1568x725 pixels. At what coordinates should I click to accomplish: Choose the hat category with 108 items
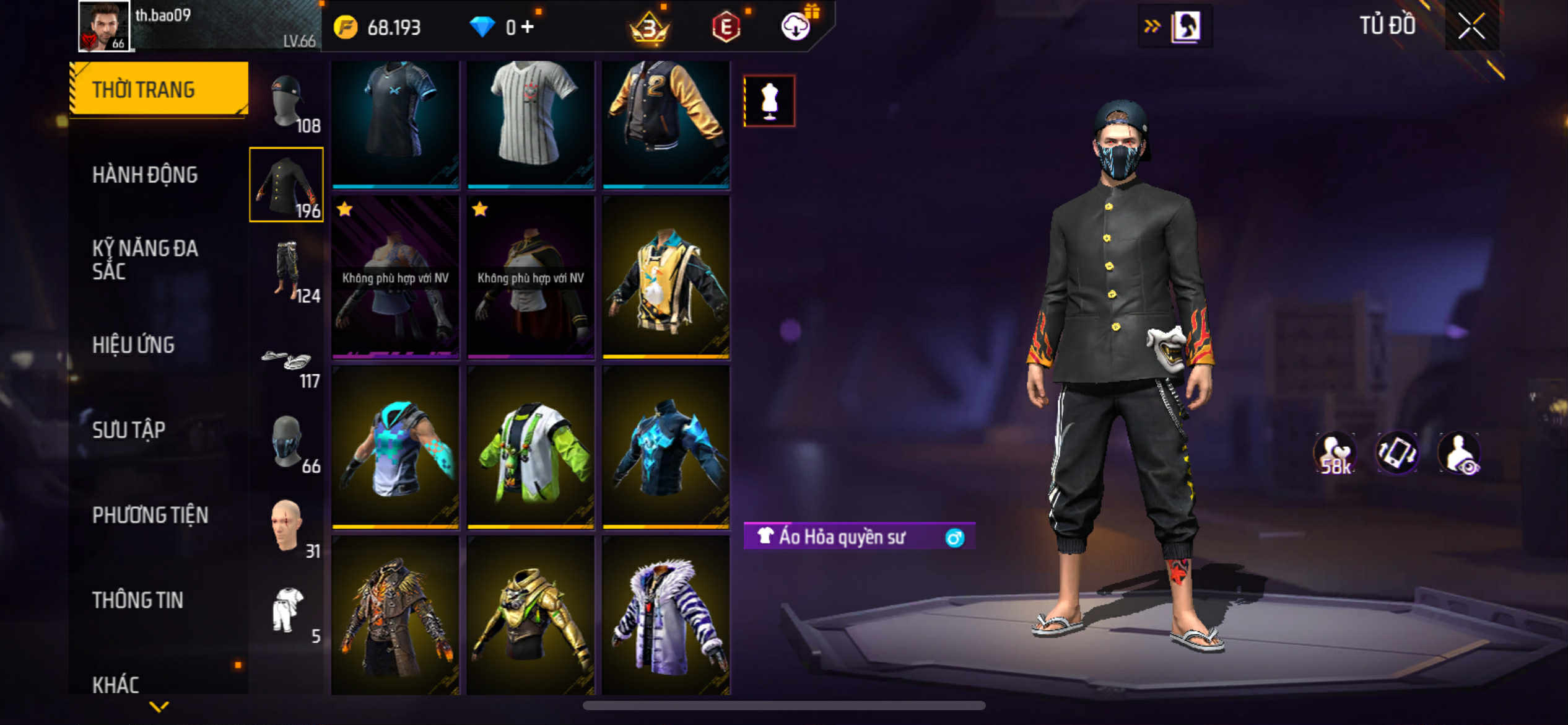(x=287, y=103)
